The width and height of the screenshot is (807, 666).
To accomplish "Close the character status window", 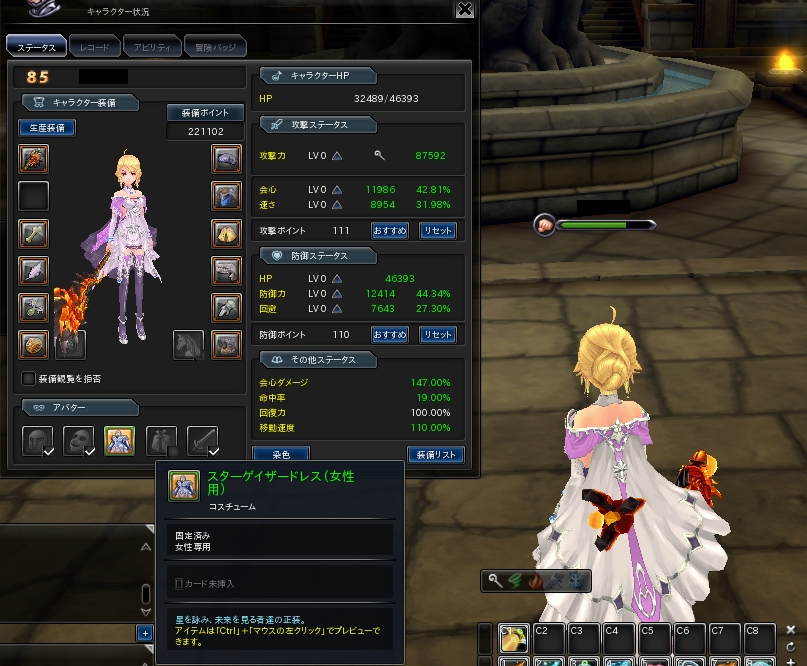I will [464, 10].
